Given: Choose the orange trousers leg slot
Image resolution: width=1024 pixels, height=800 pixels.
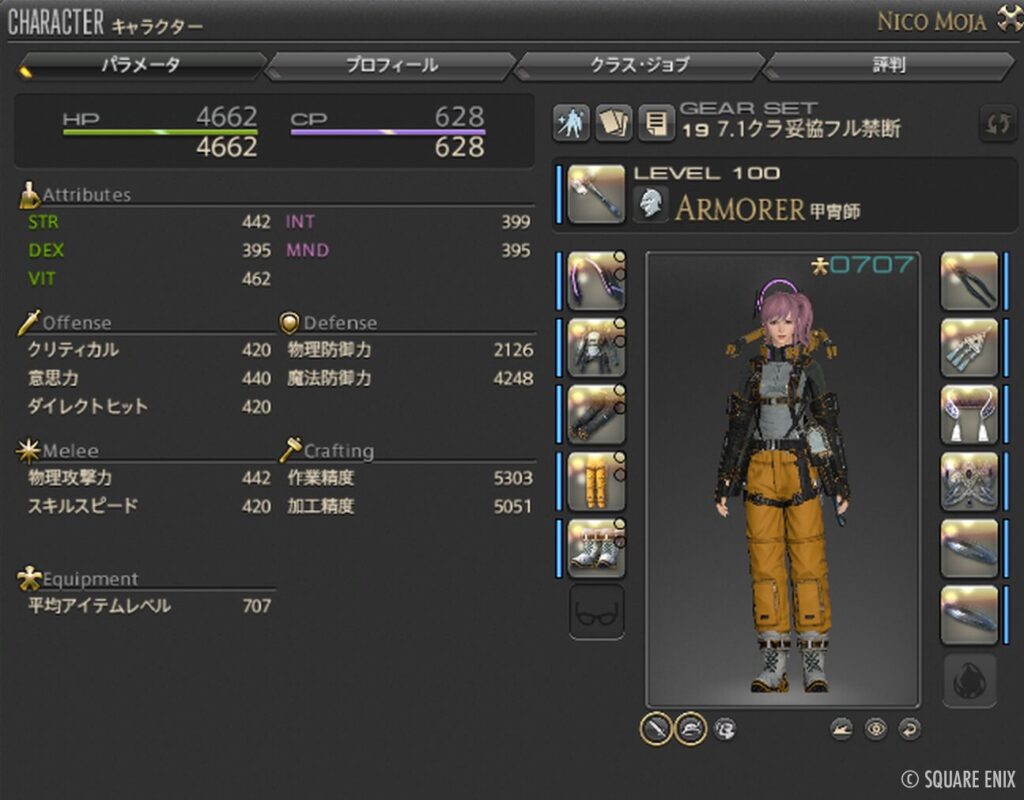Looking at the screenshot, I should pyautogui.click(x=596, y=481).
